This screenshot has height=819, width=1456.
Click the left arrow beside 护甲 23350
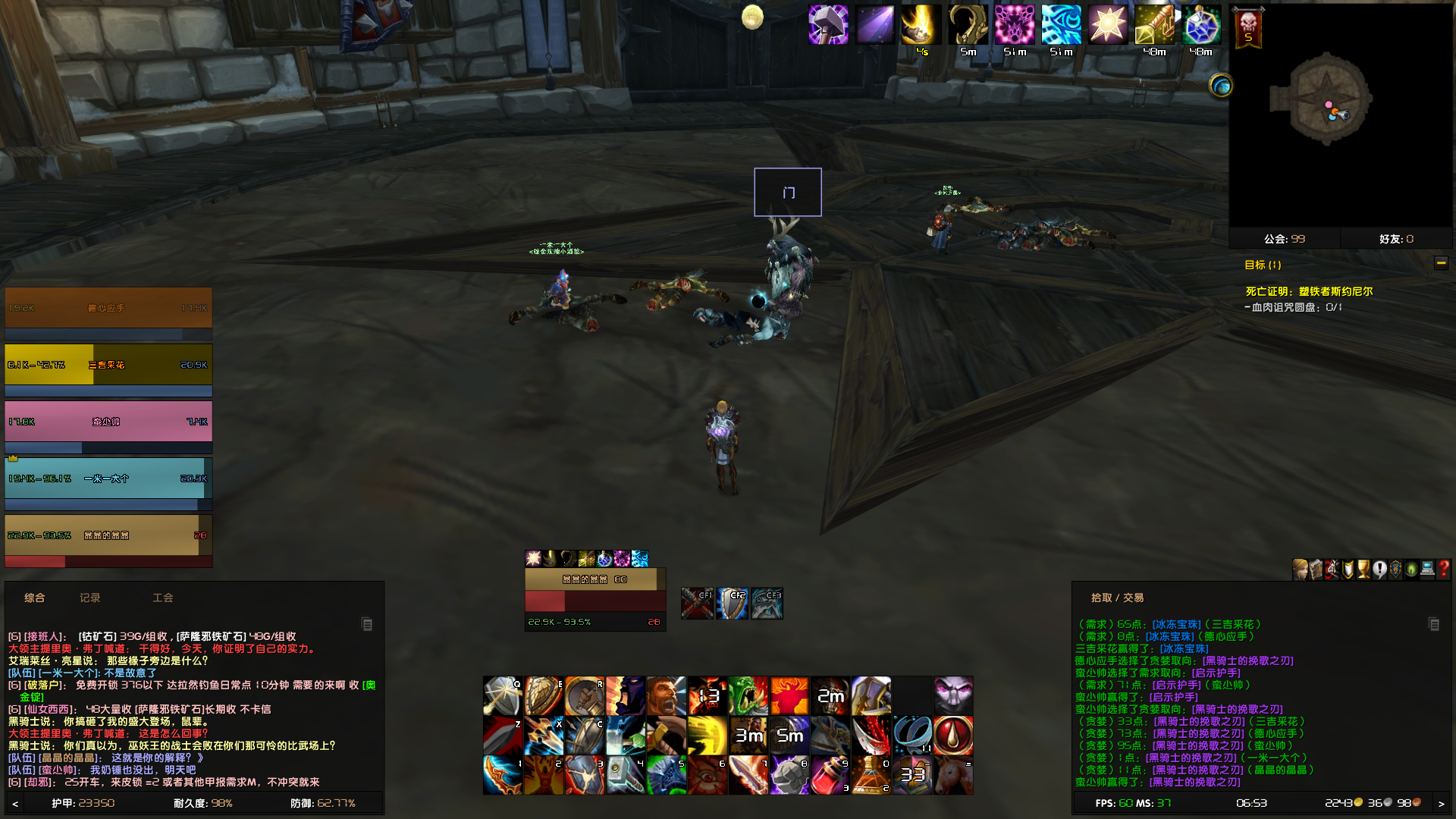point(14,803)
